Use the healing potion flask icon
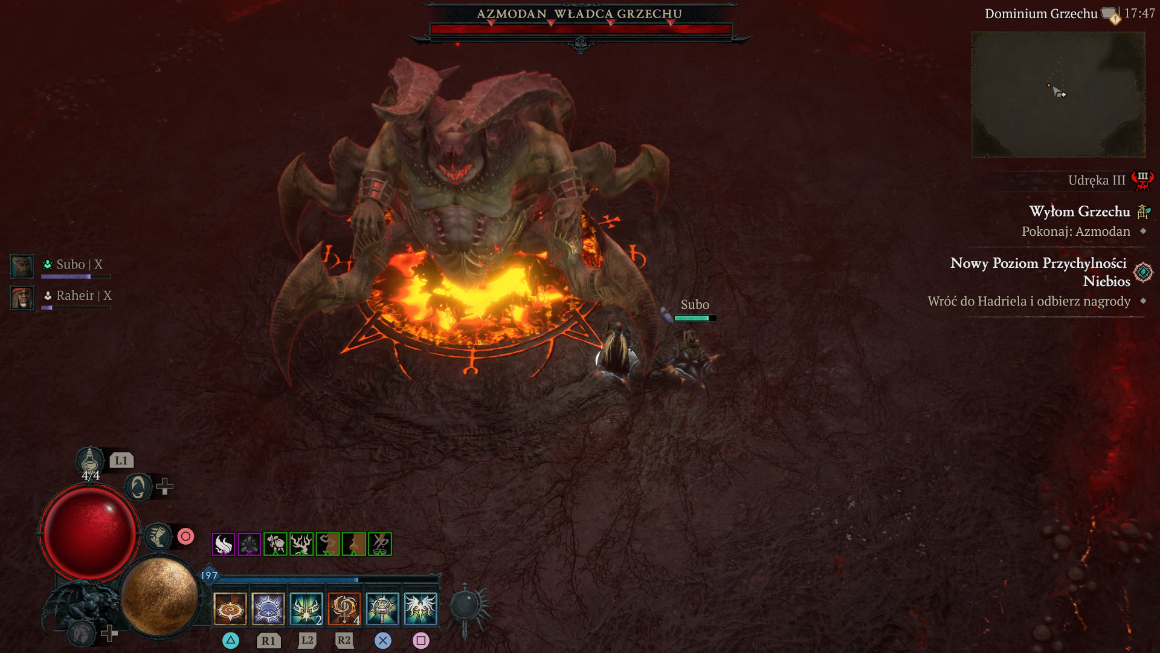Image resolution: width=1160 pixels, height=653 pixels. point(91,460)
